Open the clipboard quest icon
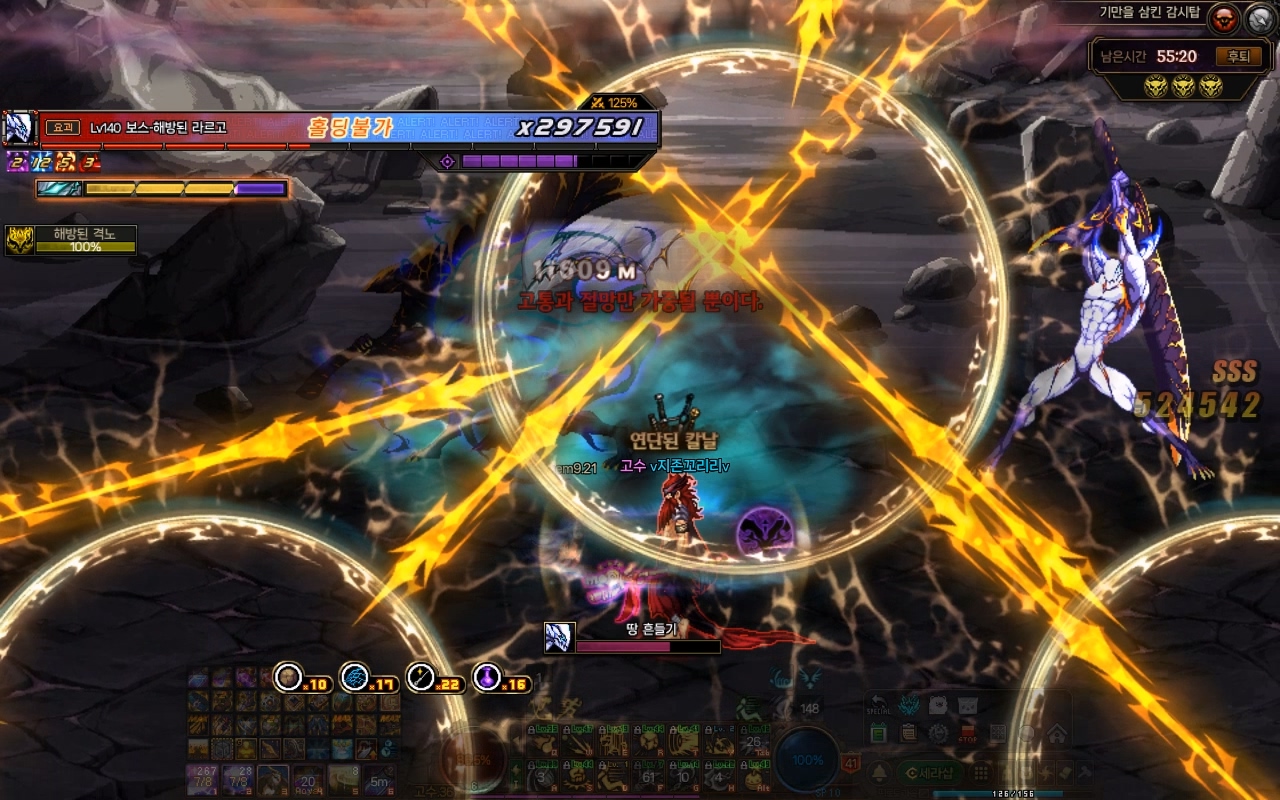Image resolution: width=1280 pixels, height=800 pixels. click(x=908, y=733)
